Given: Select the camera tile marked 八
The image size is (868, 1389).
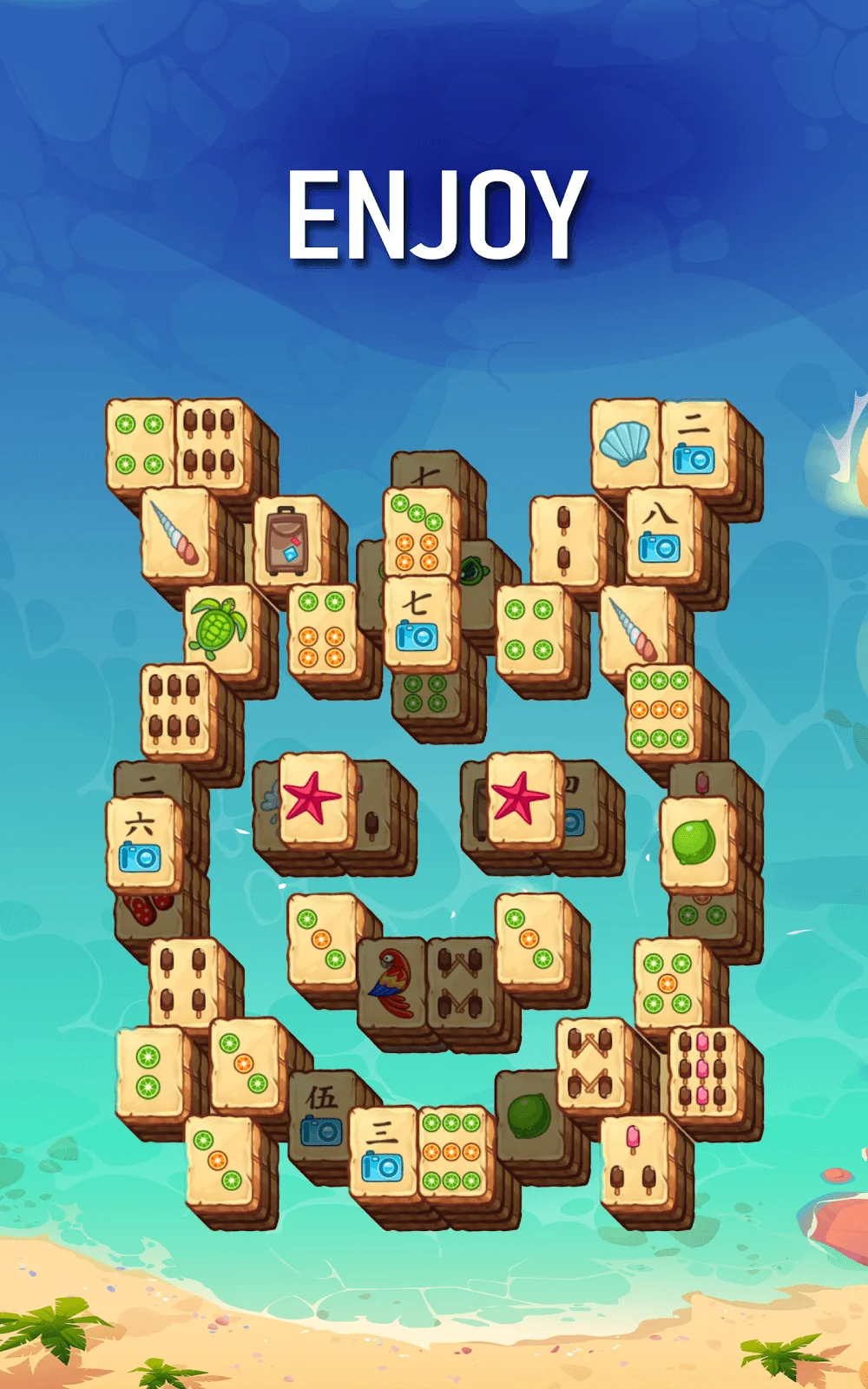Looking at the screenshot, I should [x=660, y=533].
